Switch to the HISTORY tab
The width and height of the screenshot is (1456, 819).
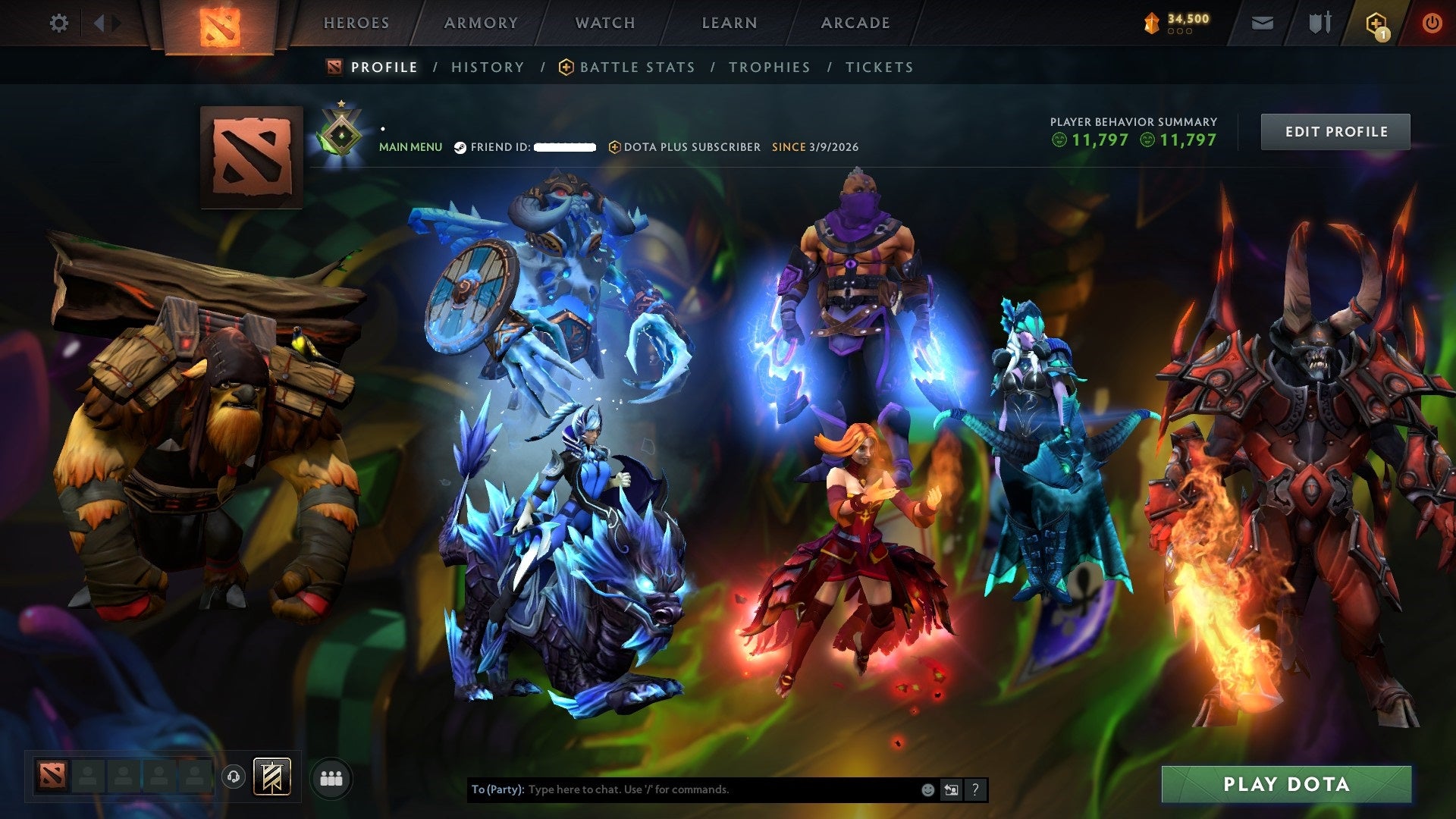pyautogui.click(x=488, y=67)
